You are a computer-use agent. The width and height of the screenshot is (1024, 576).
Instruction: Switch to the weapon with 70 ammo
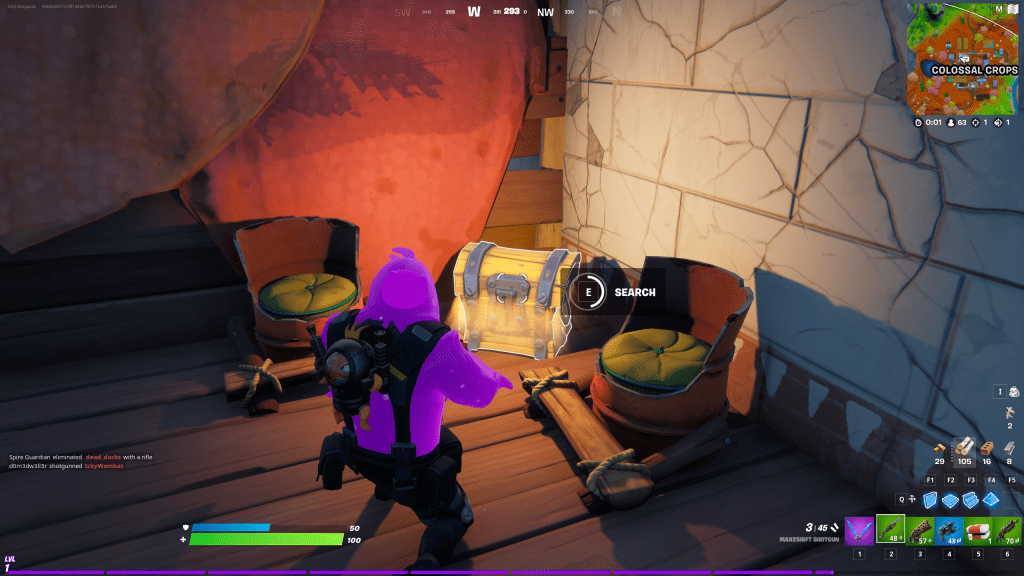point(1007,531)
